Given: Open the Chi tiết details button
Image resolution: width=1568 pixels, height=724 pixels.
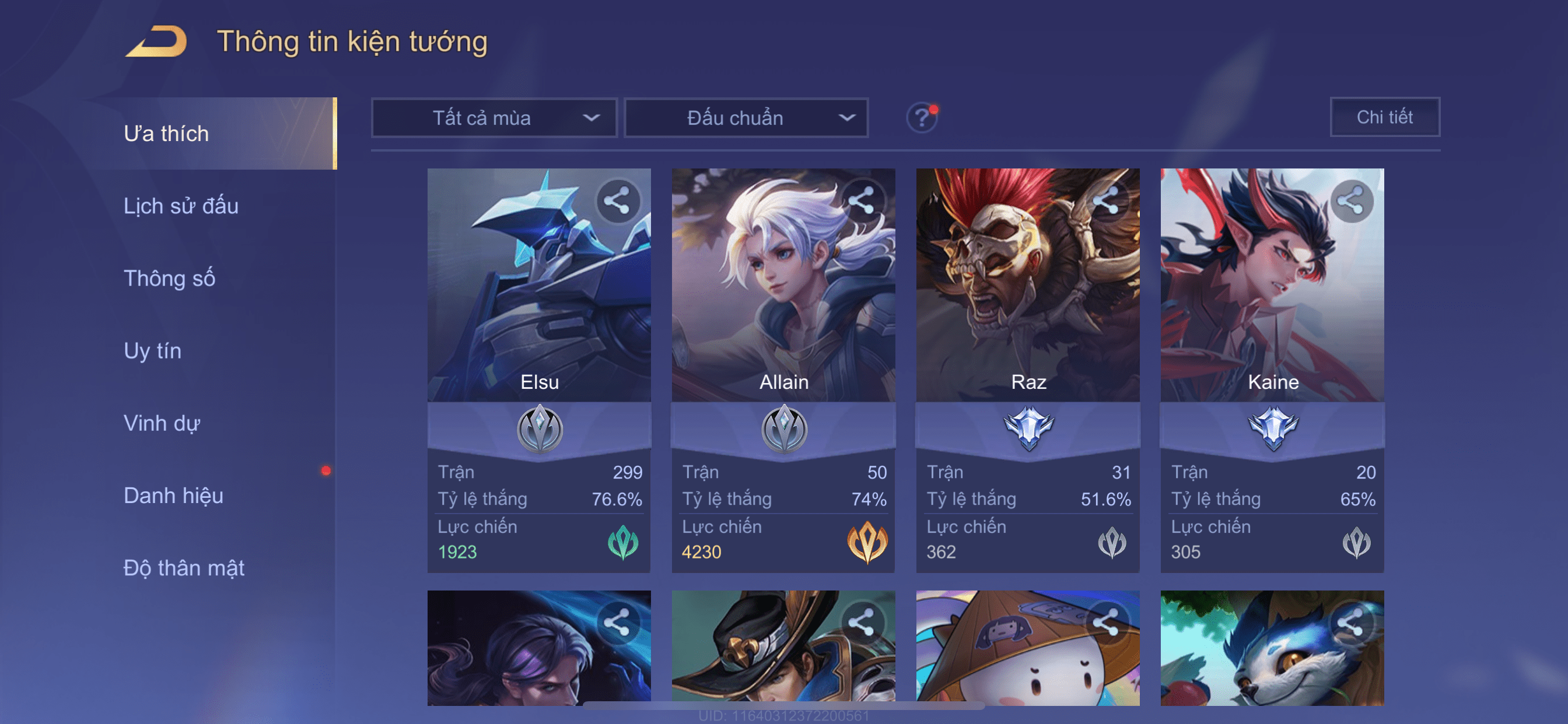Looking at the screenshot, I should pos(1384,117).
